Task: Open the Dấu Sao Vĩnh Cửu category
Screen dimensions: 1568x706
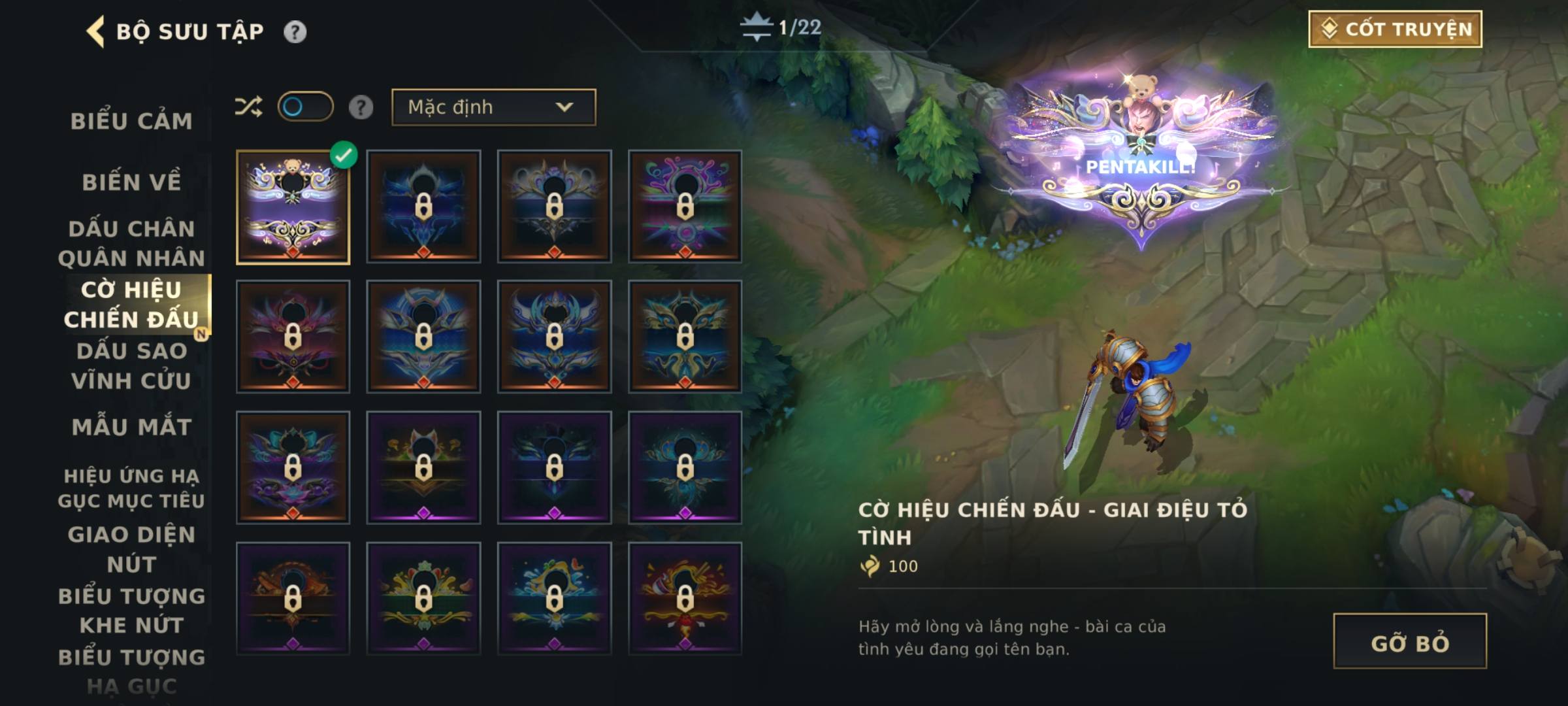Action: [131, 365]
